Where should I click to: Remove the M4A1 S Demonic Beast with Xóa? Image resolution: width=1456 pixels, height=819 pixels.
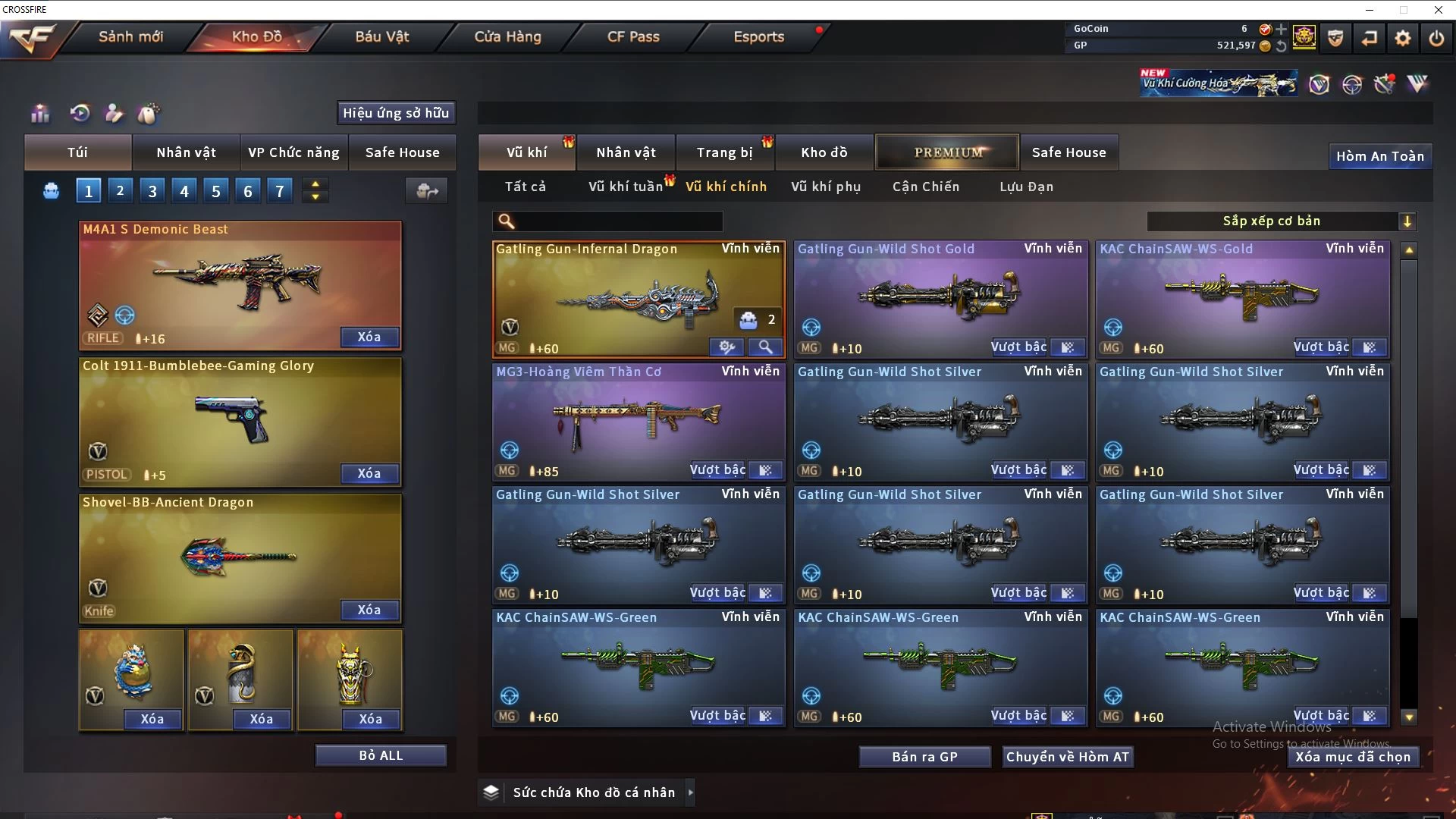pos(369,337)
